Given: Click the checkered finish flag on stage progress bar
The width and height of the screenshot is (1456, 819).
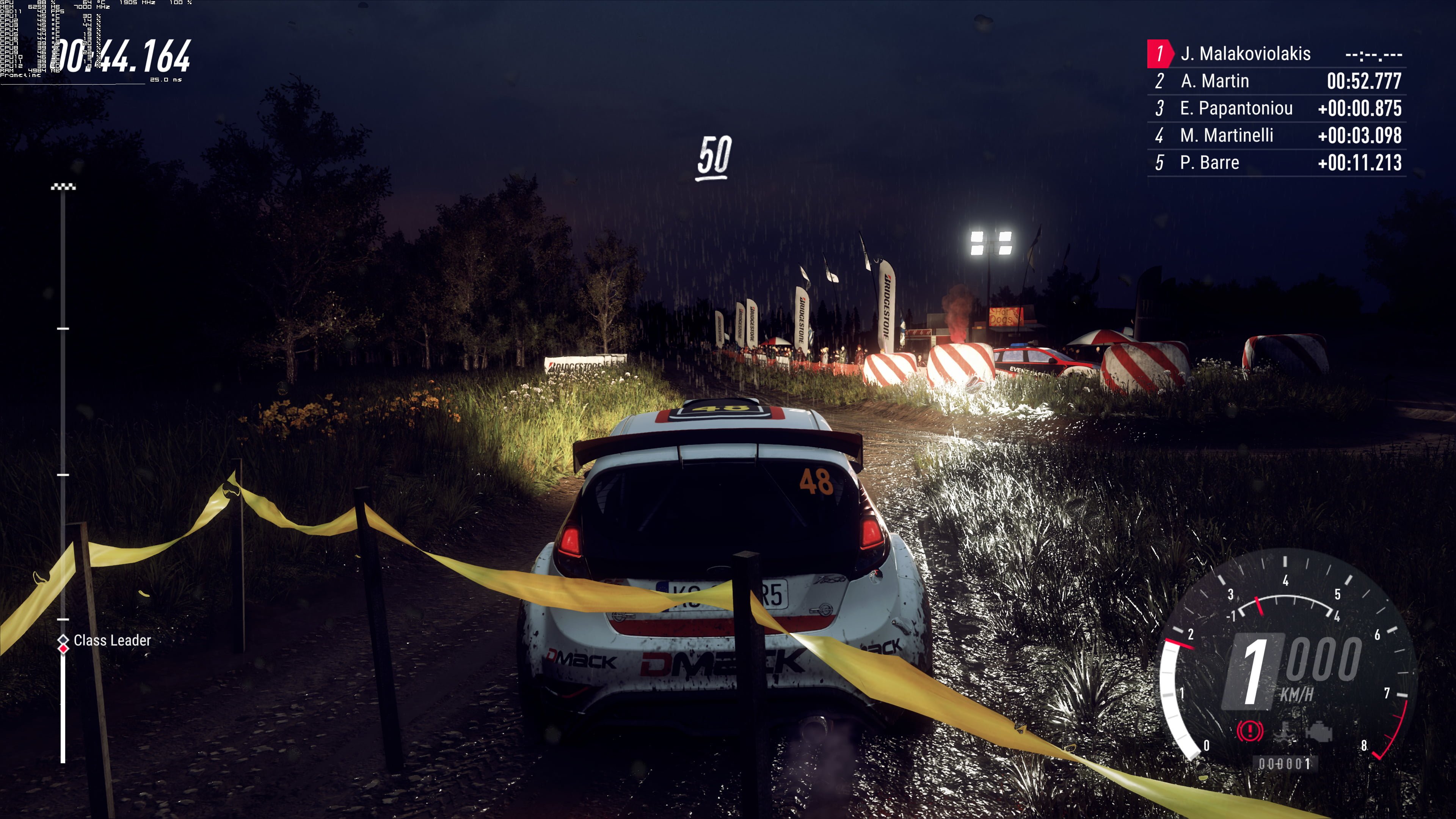Looking at the screenshot, I should tap(63, 187).
